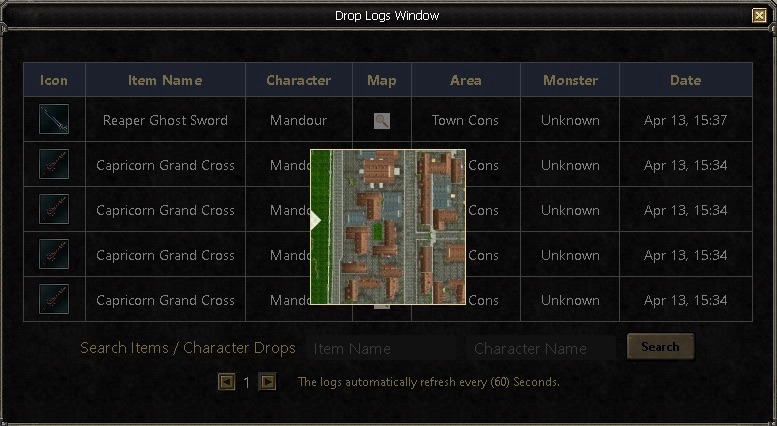
Task: Go to the previous log page
Action: [x=227, y=382]
